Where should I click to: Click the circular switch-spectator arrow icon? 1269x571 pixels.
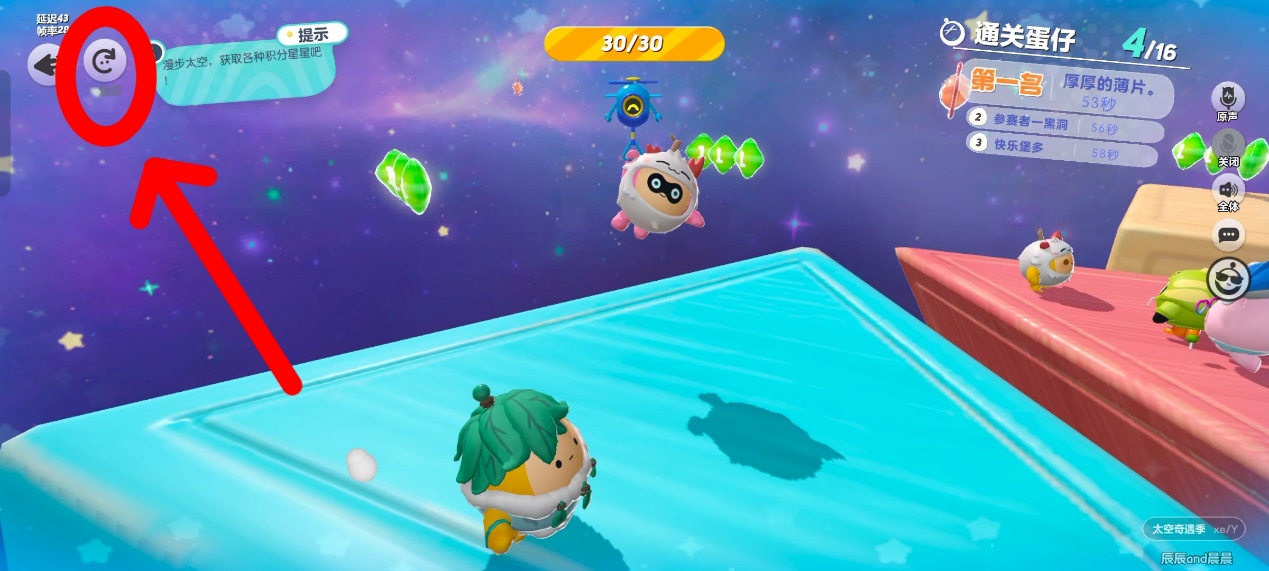point(103,62)
